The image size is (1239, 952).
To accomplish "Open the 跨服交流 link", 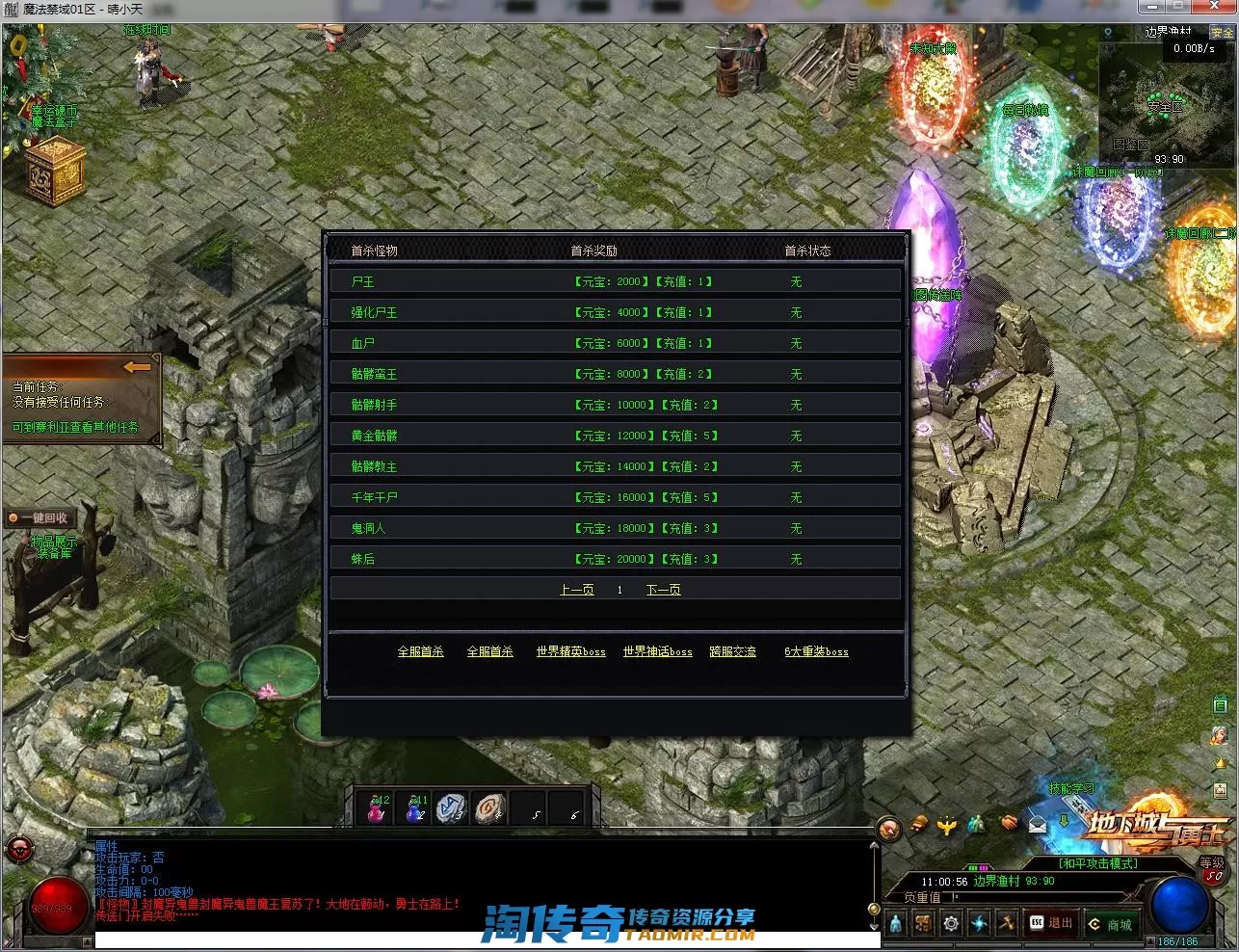I will pos(732,652).
